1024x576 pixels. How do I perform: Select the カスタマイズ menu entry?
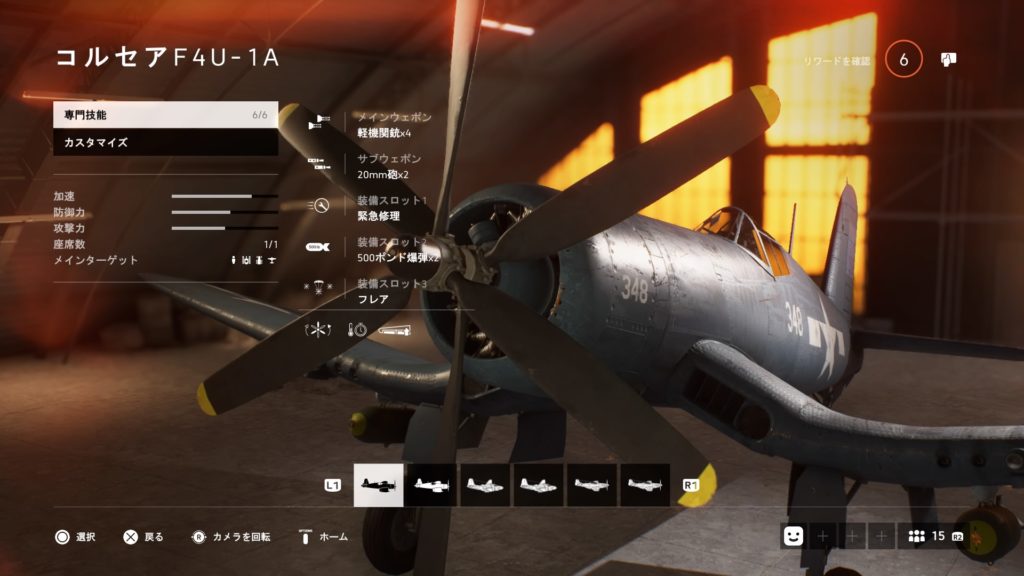point(165,143)
